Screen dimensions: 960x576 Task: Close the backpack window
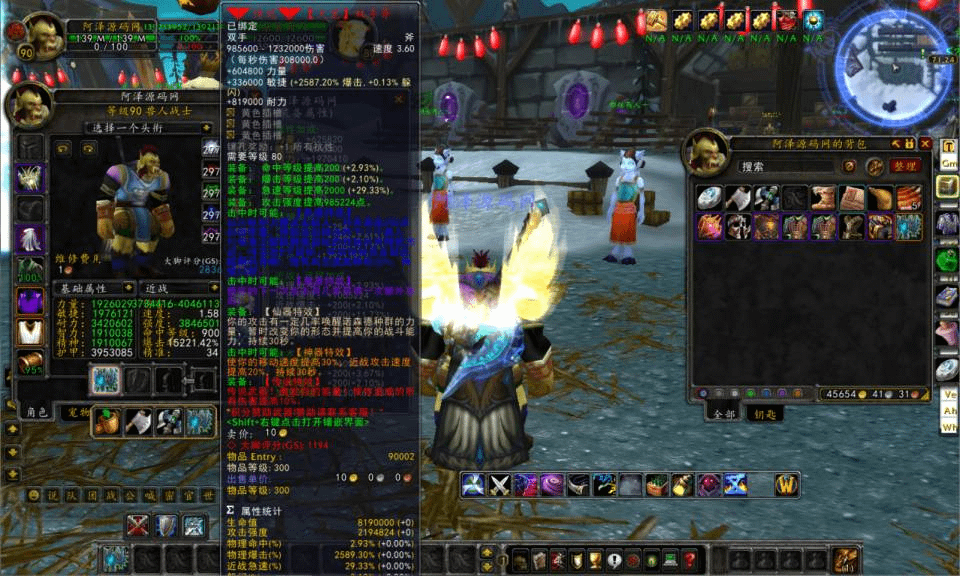pos(925,144)
